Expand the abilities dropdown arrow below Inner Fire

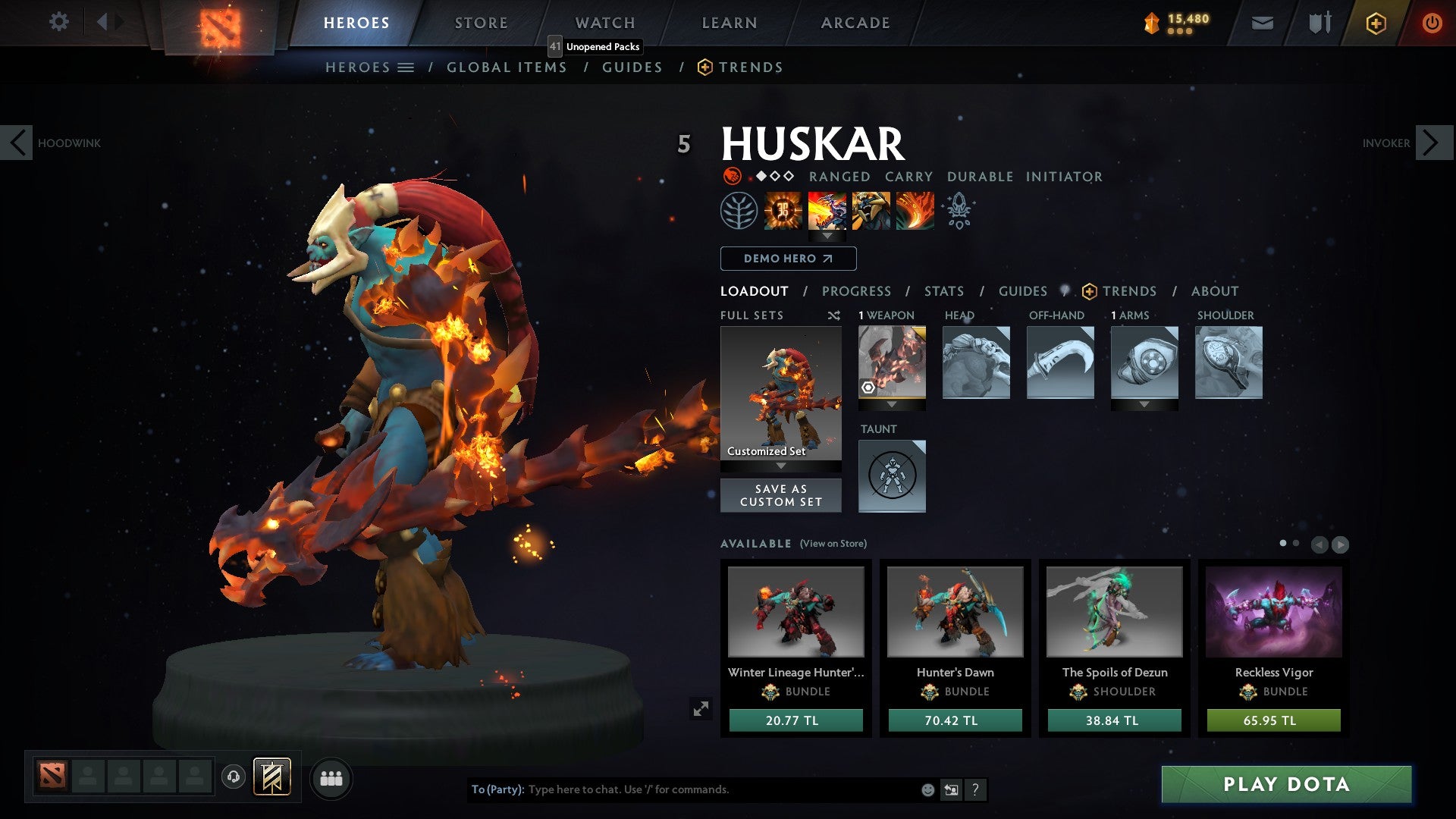click(x=828, y=235)
